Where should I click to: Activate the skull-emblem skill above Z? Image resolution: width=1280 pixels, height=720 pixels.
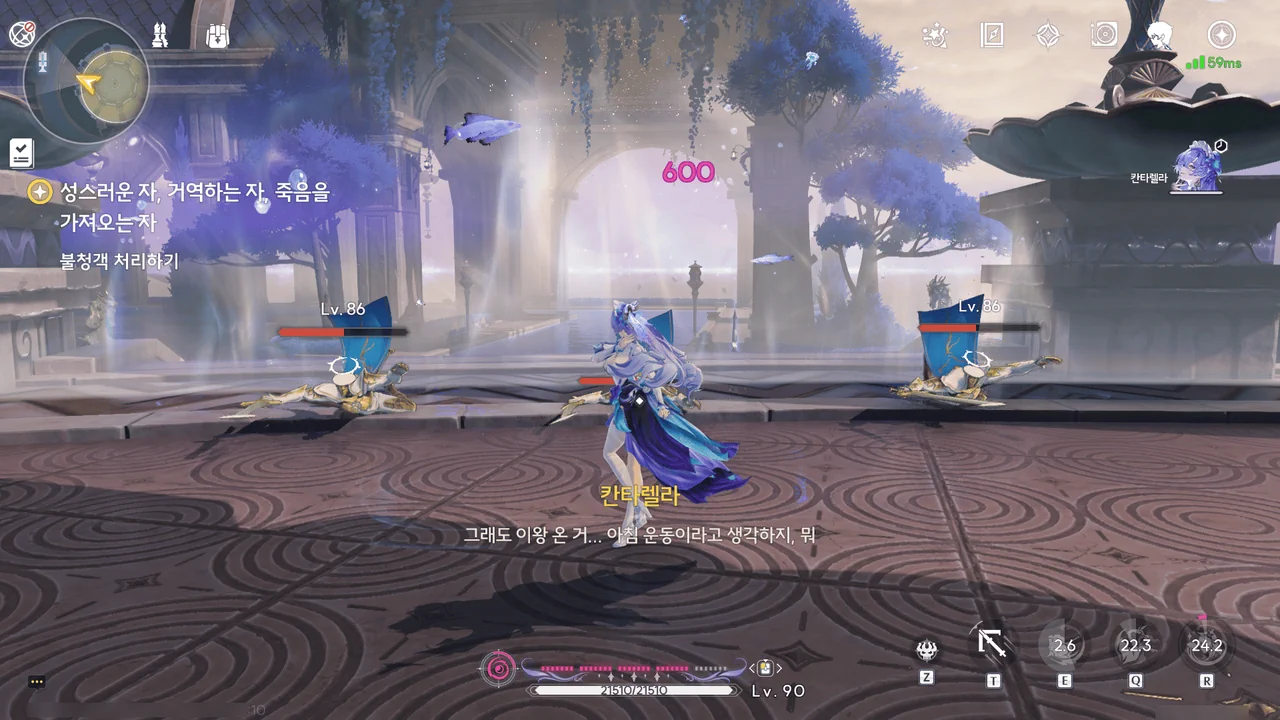[927, 651]
